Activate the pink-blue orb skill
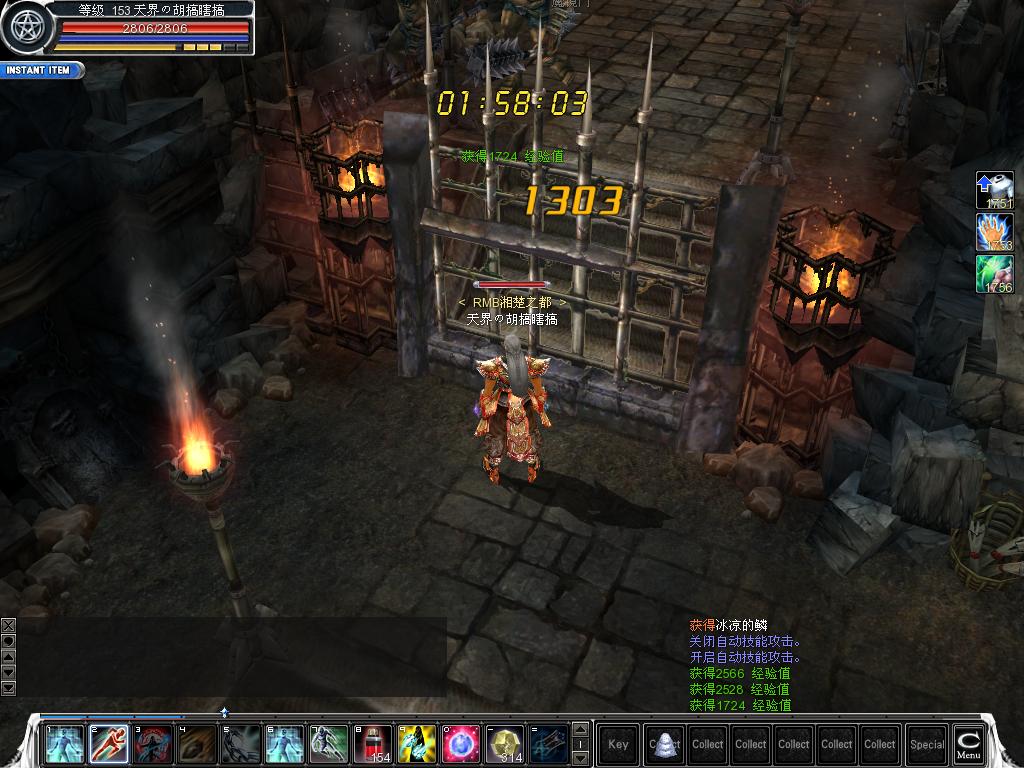This screenshot has height=768, width=1024. (461, 744)
